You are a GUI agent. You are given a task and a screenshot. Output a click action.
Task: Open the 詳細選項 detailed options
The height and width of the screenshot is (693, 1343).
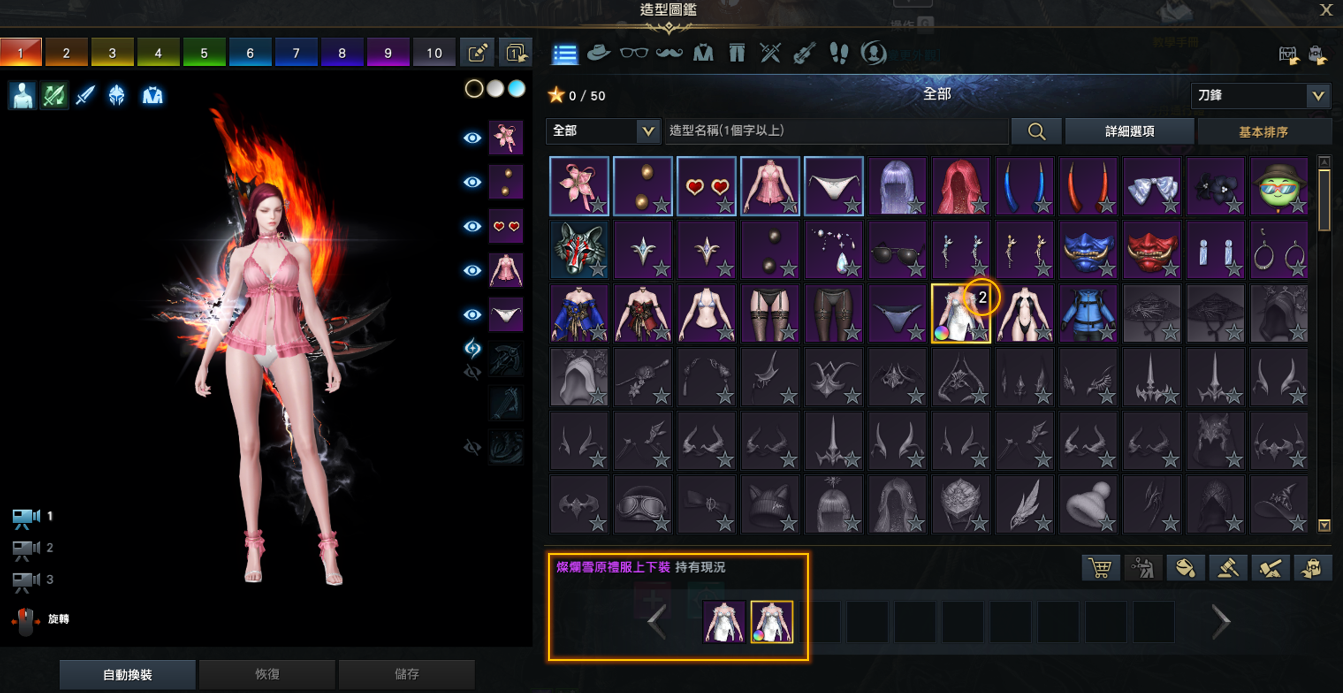tap(1129, 131)
